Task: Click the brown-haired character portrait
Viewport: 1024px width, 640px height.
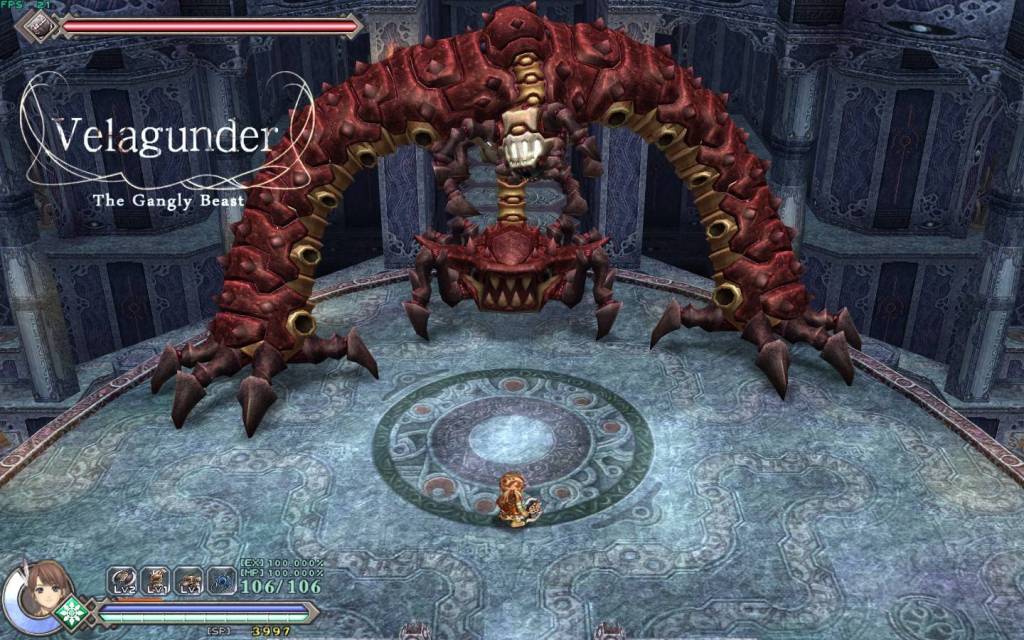Action: coord(43,591)
